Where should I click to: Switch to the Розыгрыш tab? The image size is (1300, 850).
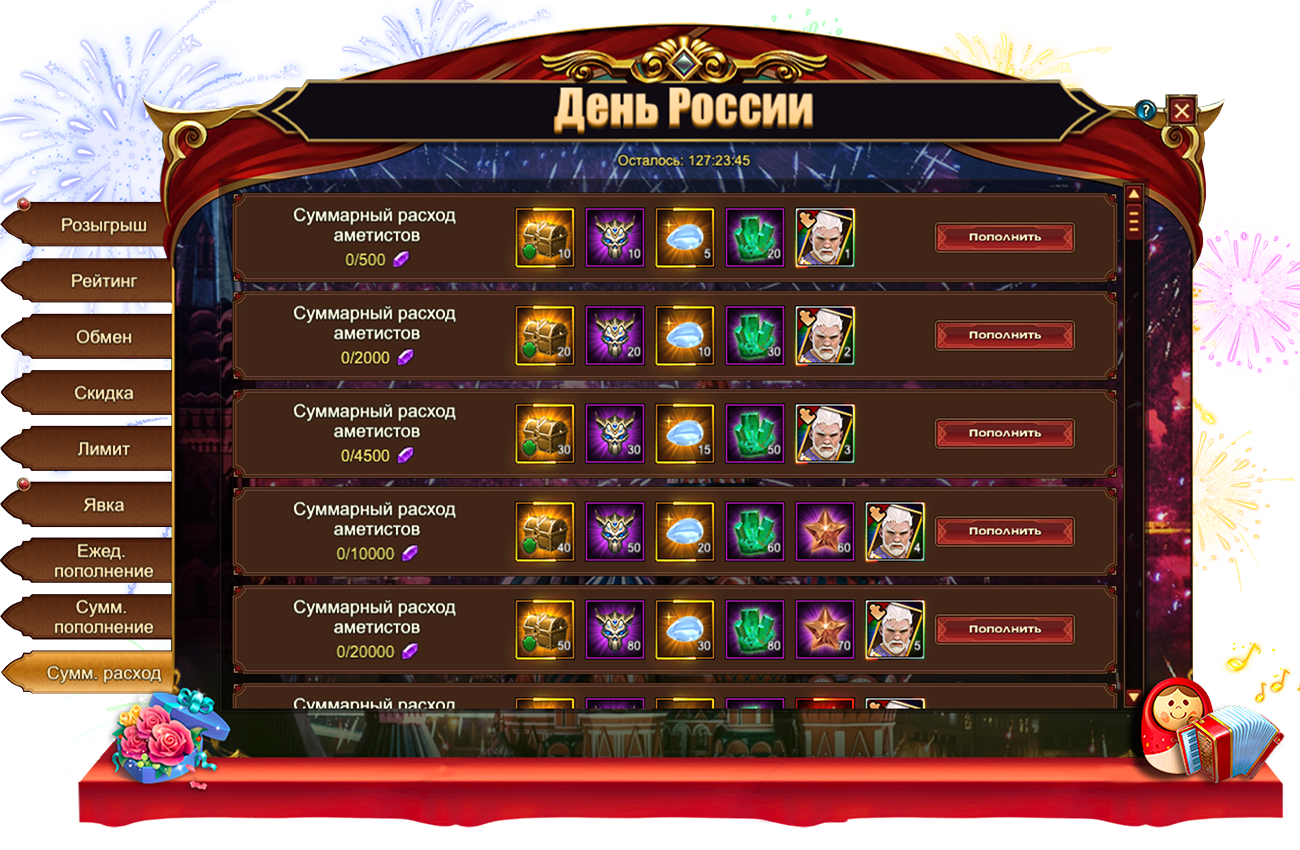pyautogui.click(x=103, y=225)
